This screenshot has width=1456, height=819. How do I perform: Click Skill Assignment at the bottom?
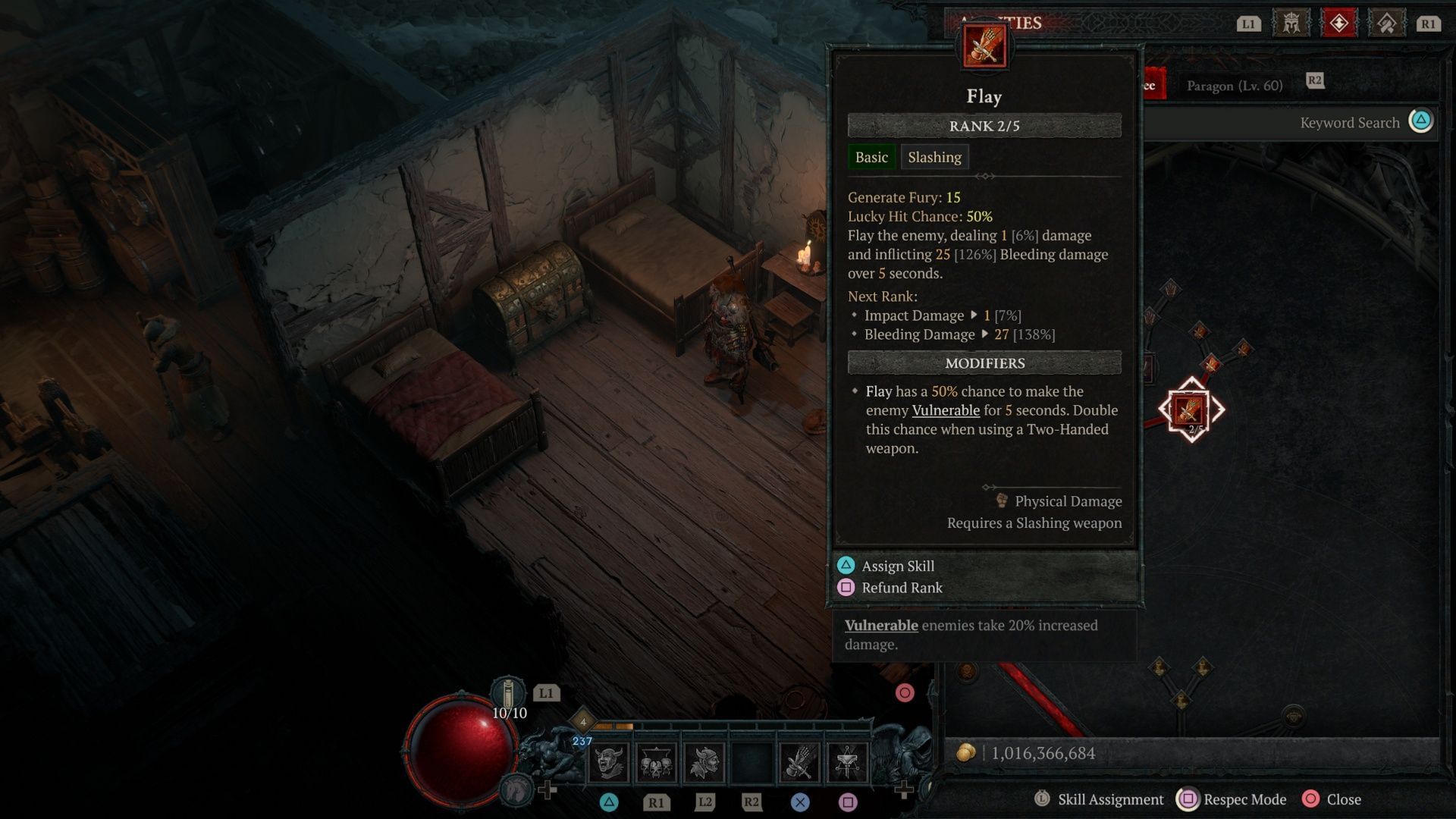coord(1110,799)
